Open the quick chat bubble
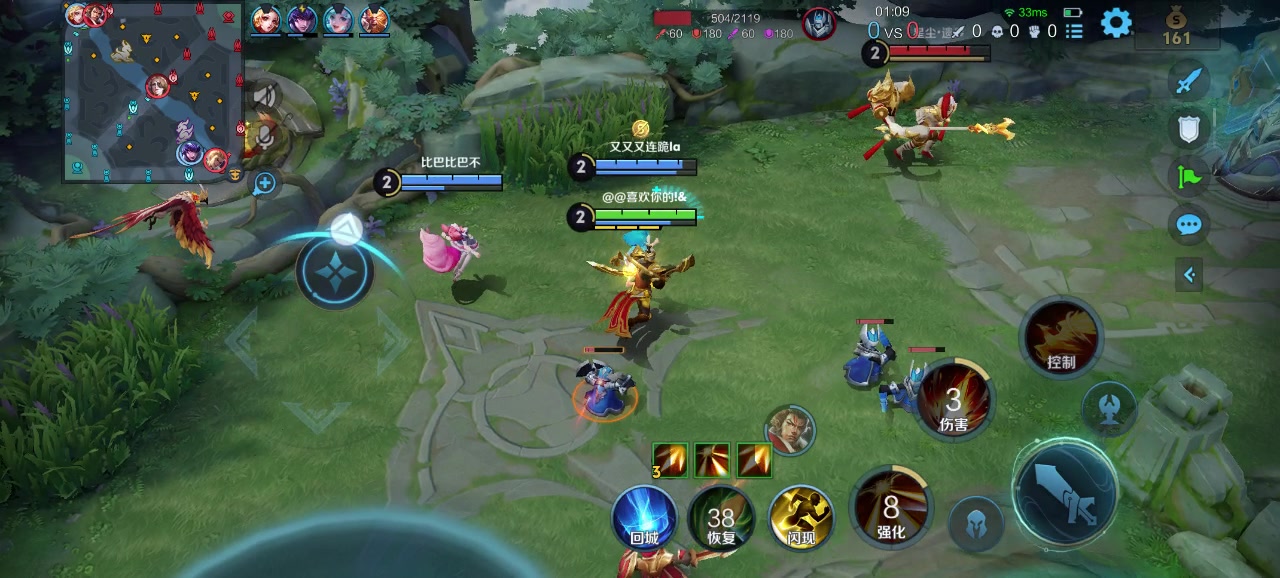Image resolution: width=1280 pixels, height=578 pixels. point(1189,224)
